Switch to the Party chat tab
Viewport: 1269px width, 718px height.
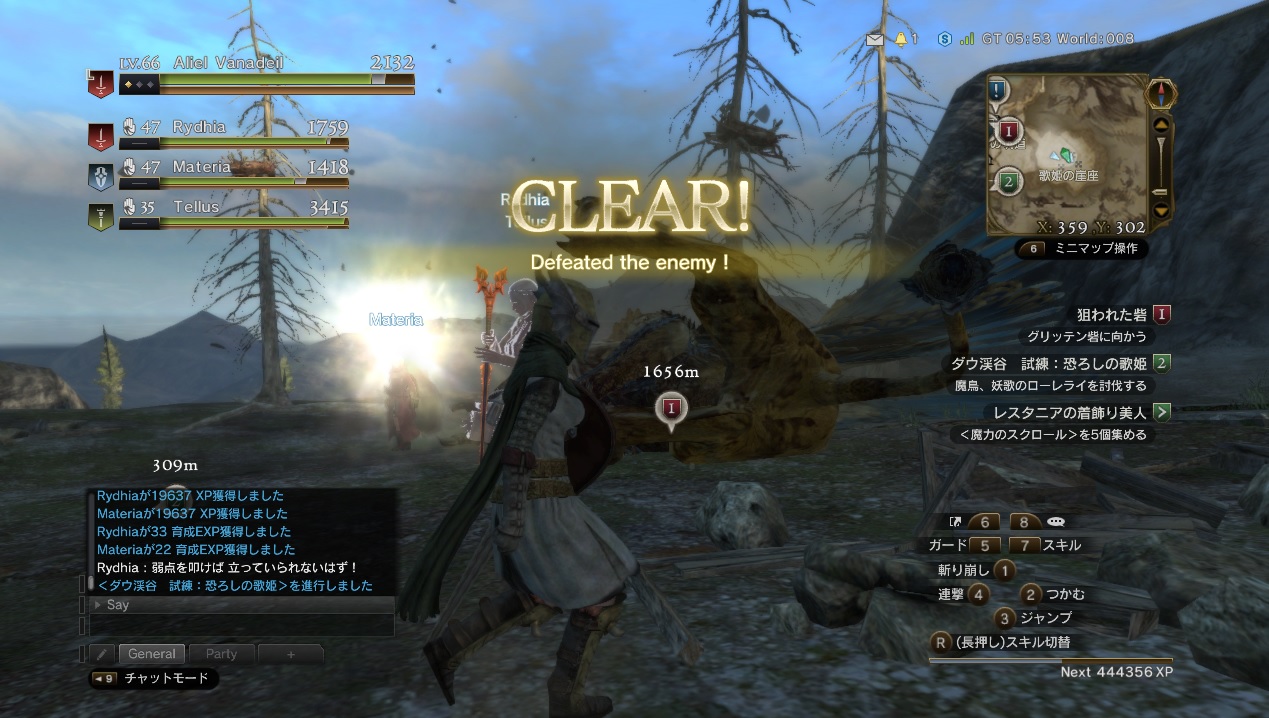[221, 654]
